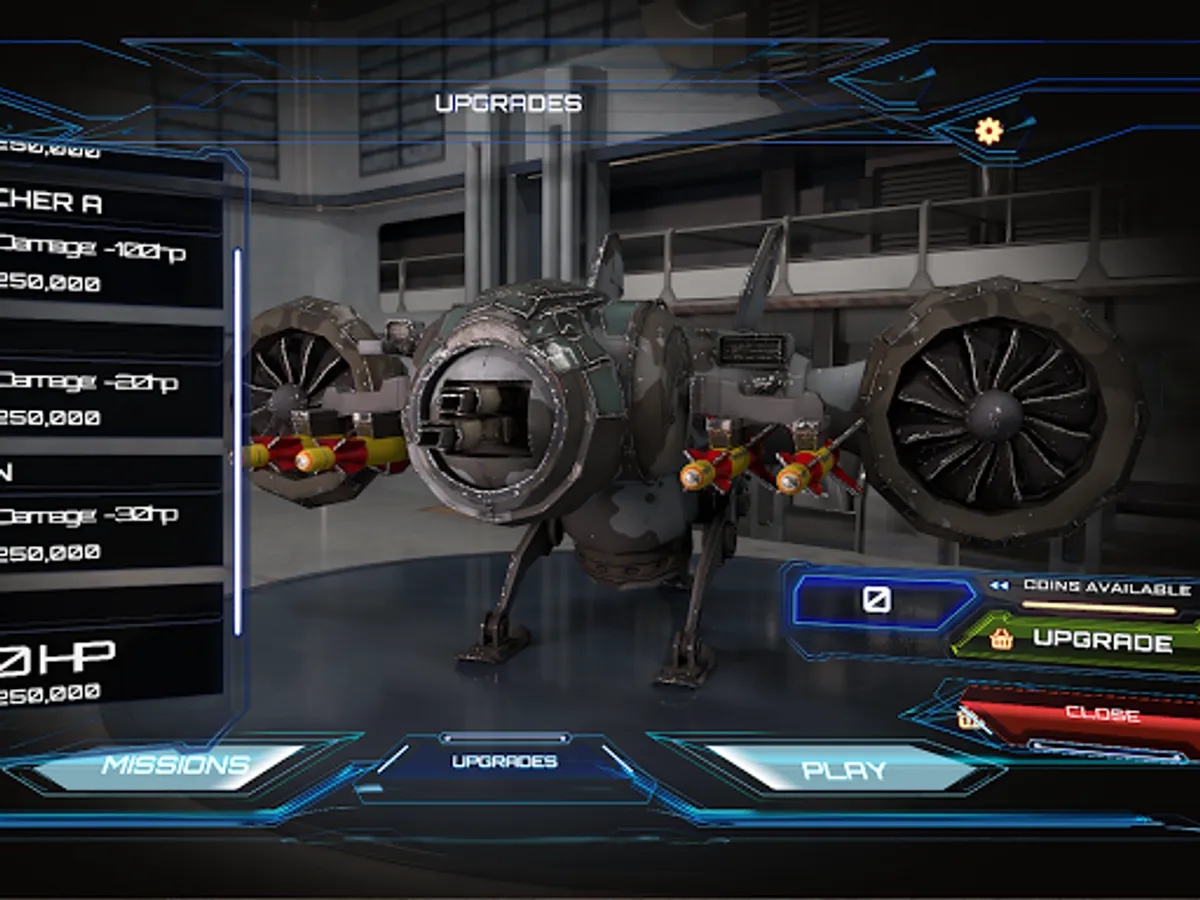Start the game with the Play button
Image resolution: width=1200 pixels, height=900 pixels.
click(844, 770)
